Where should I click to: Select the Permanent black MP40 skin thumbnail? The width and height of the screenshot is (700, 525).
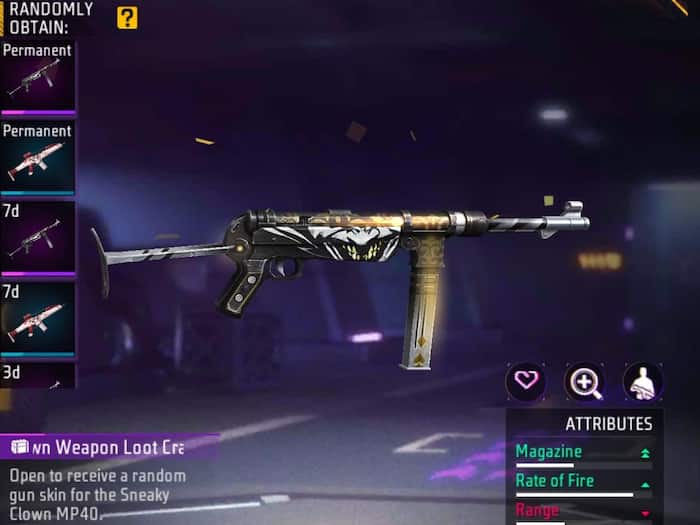point(37,77)
